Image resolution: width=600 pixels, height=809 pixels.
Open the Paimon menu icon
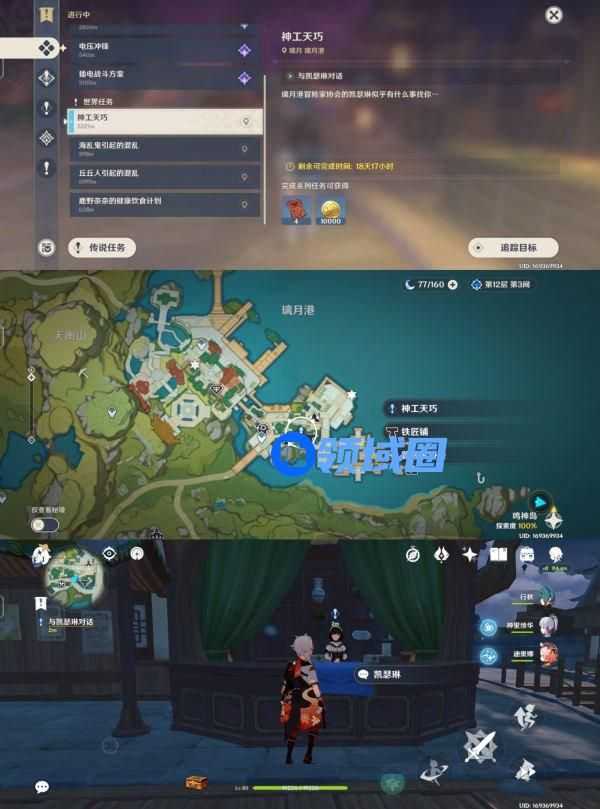point(42,553)
